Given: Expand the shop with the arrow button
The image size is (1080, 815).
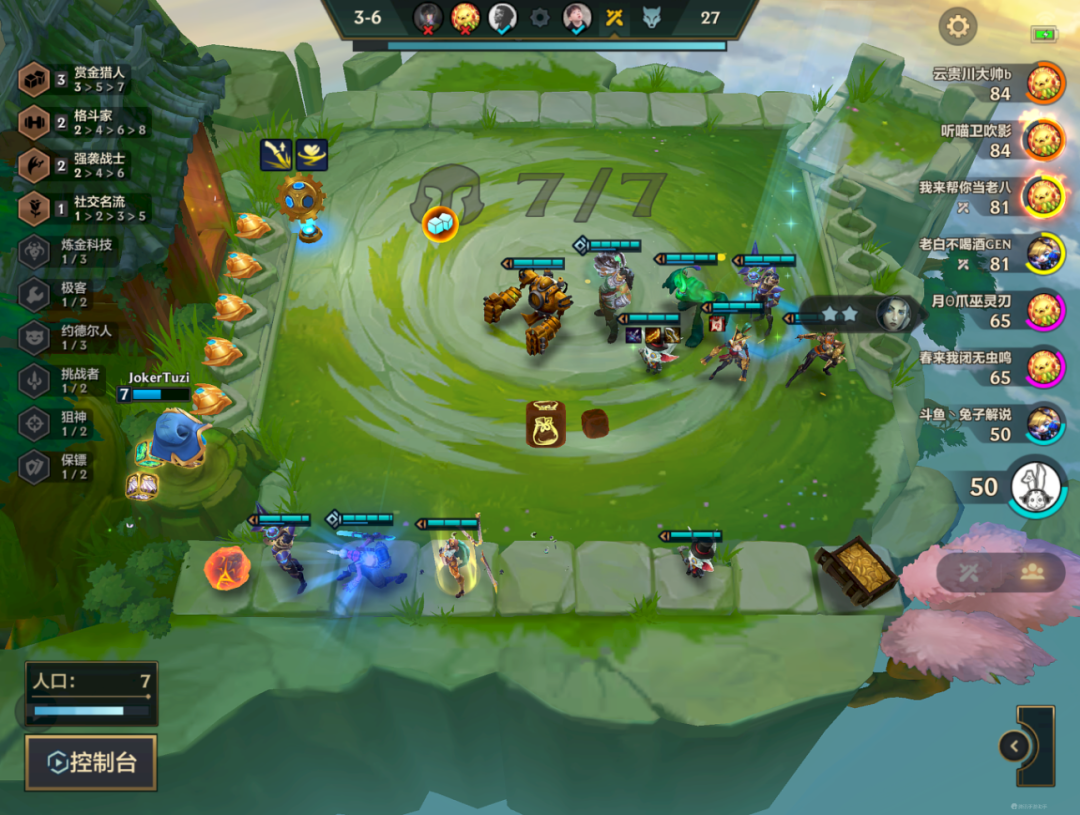Looking at the screenshot, I should pos(1014,746).
